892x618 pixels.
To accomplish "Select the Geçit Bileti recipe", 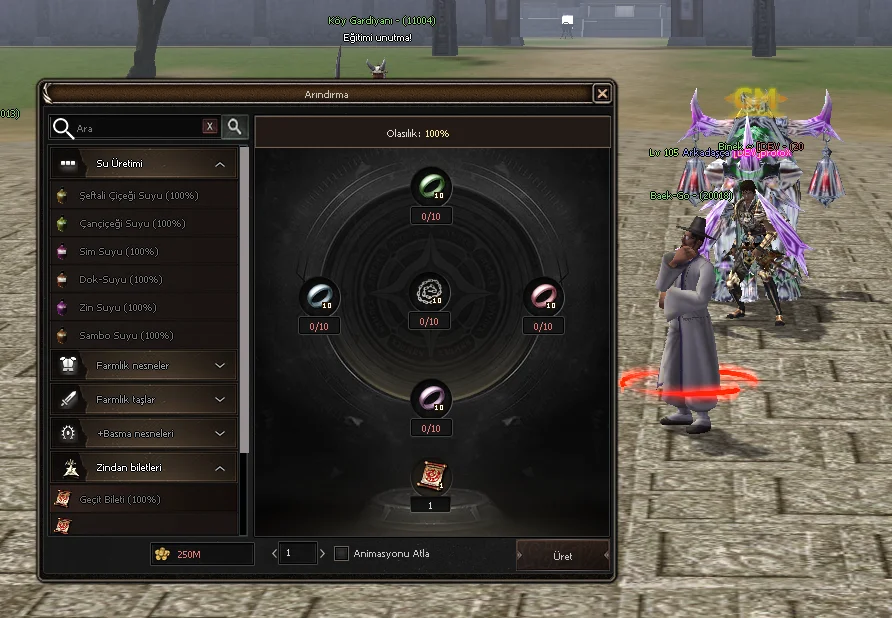I will click(120, 499).
